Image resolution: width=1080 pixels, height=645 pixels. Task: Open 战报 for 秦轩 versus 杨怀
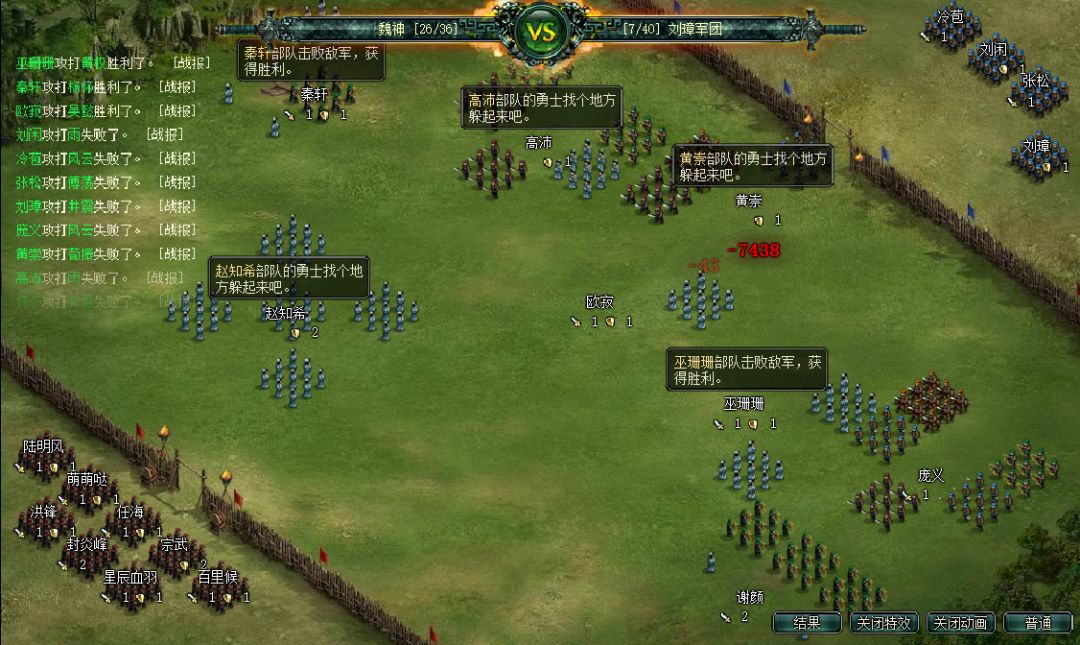177,87
